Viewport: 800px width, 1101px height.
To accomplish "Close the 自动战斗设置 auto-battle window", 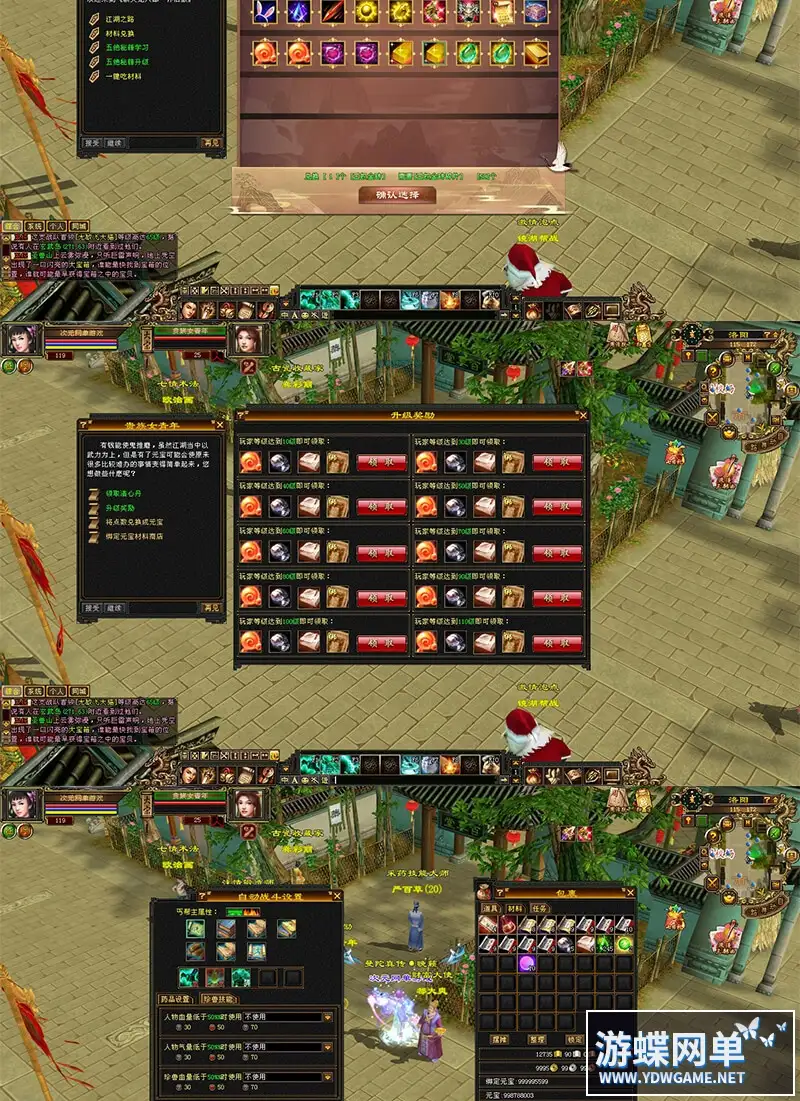I will click(x=337, y=896).
